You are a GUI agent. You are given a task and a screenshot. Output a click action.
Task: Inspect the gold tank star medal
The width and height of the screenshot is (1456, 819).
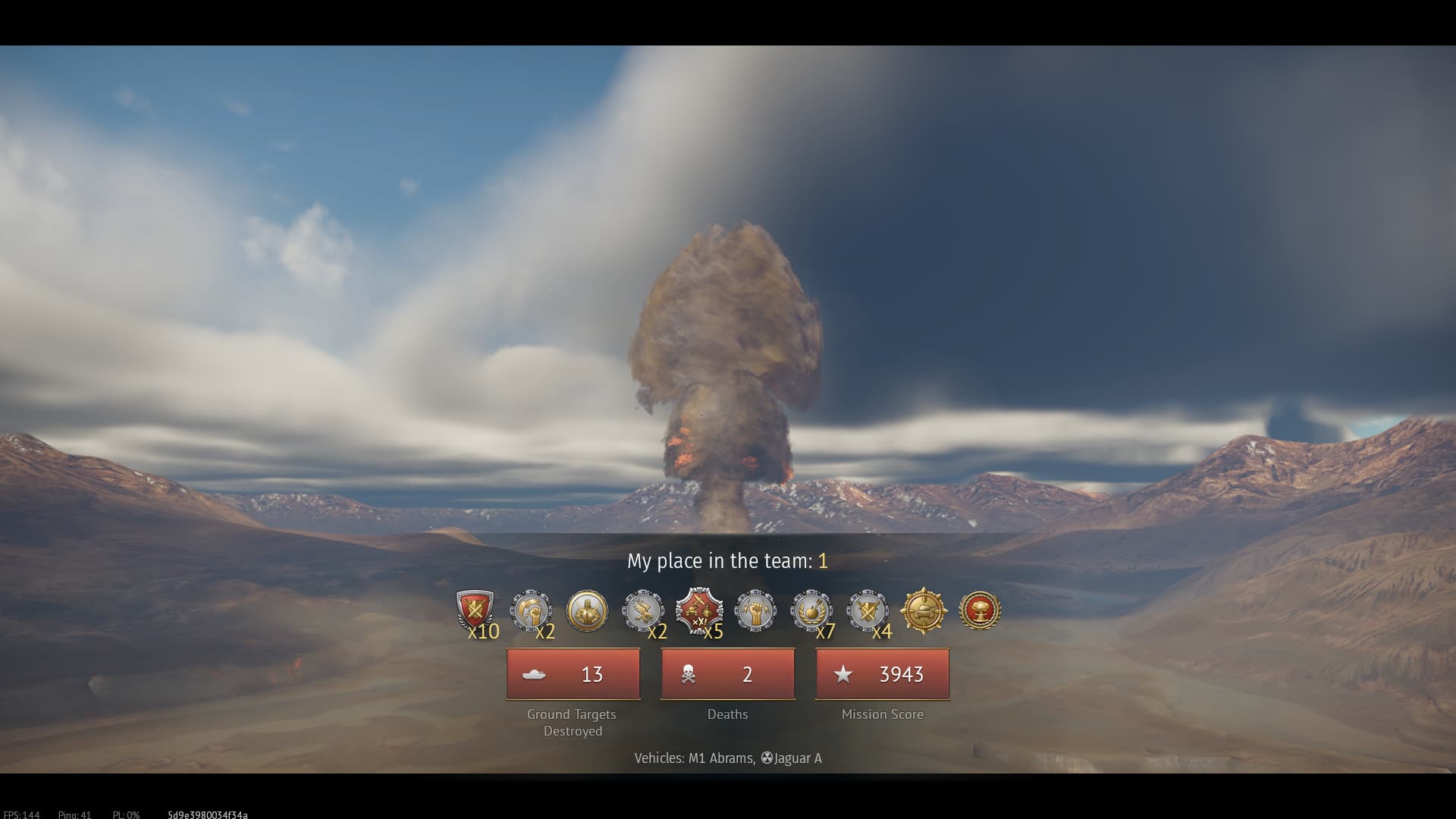click(924, 610)
